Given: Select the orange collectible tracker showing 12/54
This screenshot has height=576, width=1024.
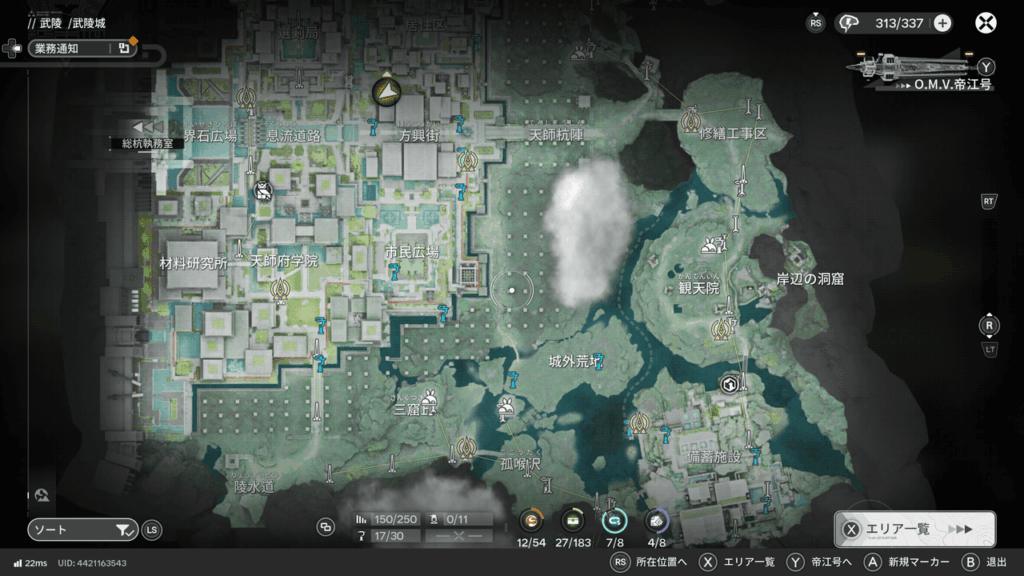Looking at the screenshot, I should tap(531, 520).
